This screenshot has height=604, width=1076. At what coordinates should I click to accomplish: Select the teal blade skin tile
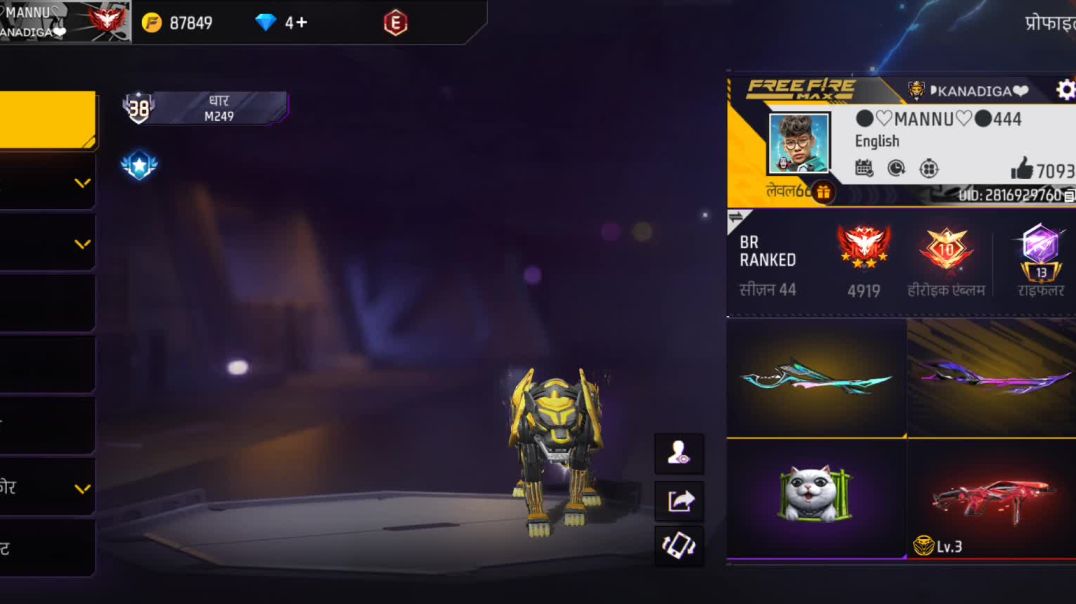coord(816,378)
